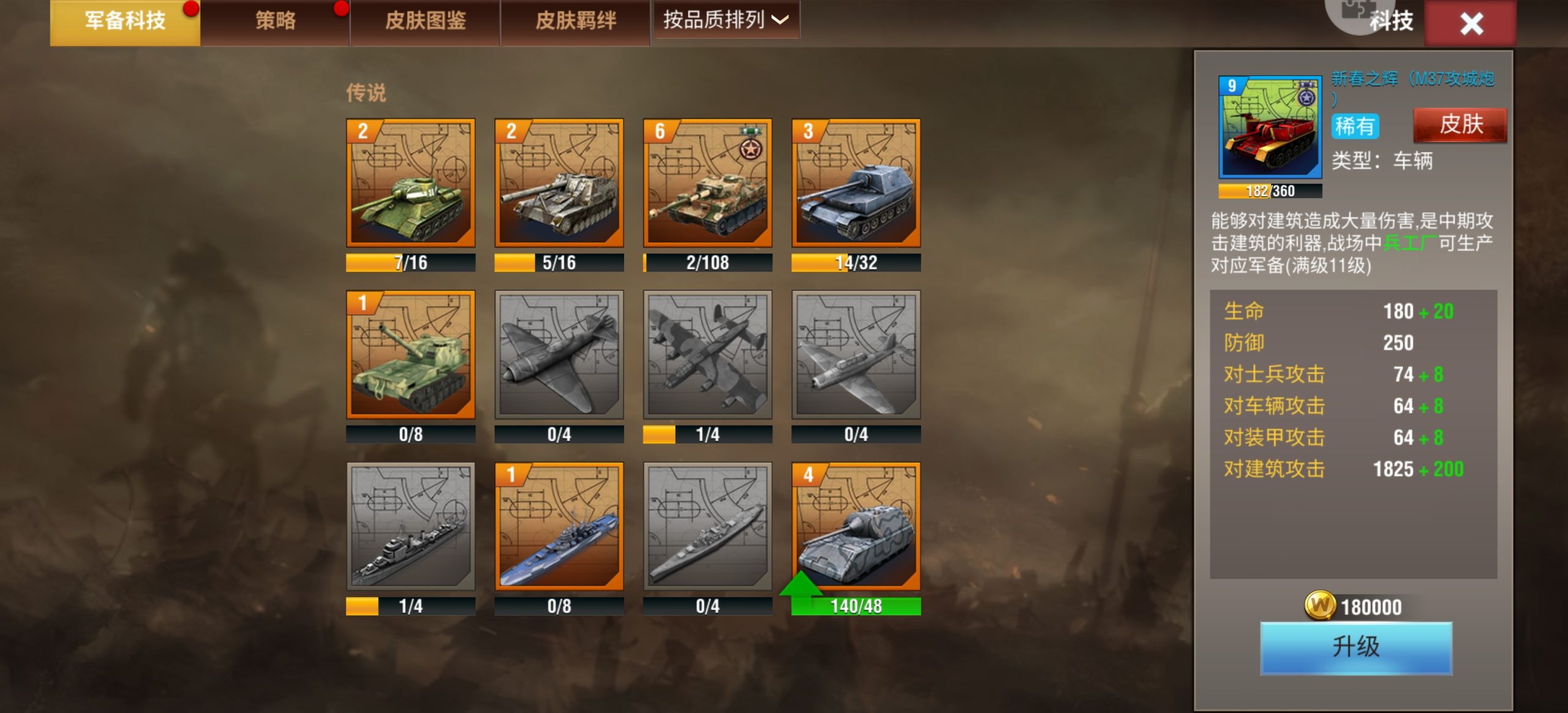
Task: Open the red 皮肤 skin button
Action: (x=1460, y=125)
